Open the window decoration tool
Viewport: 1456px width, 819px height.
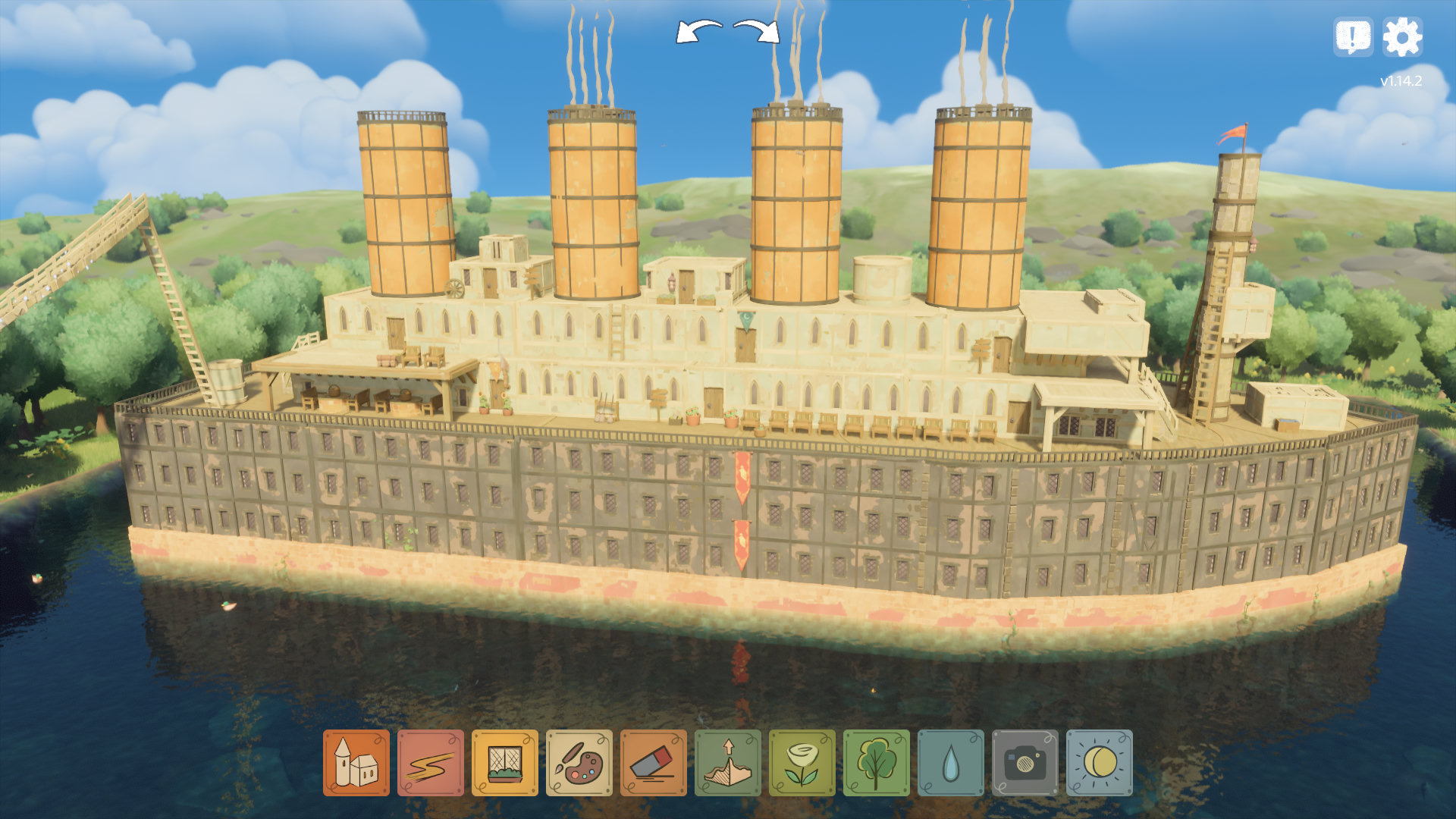tap(505, 763)
